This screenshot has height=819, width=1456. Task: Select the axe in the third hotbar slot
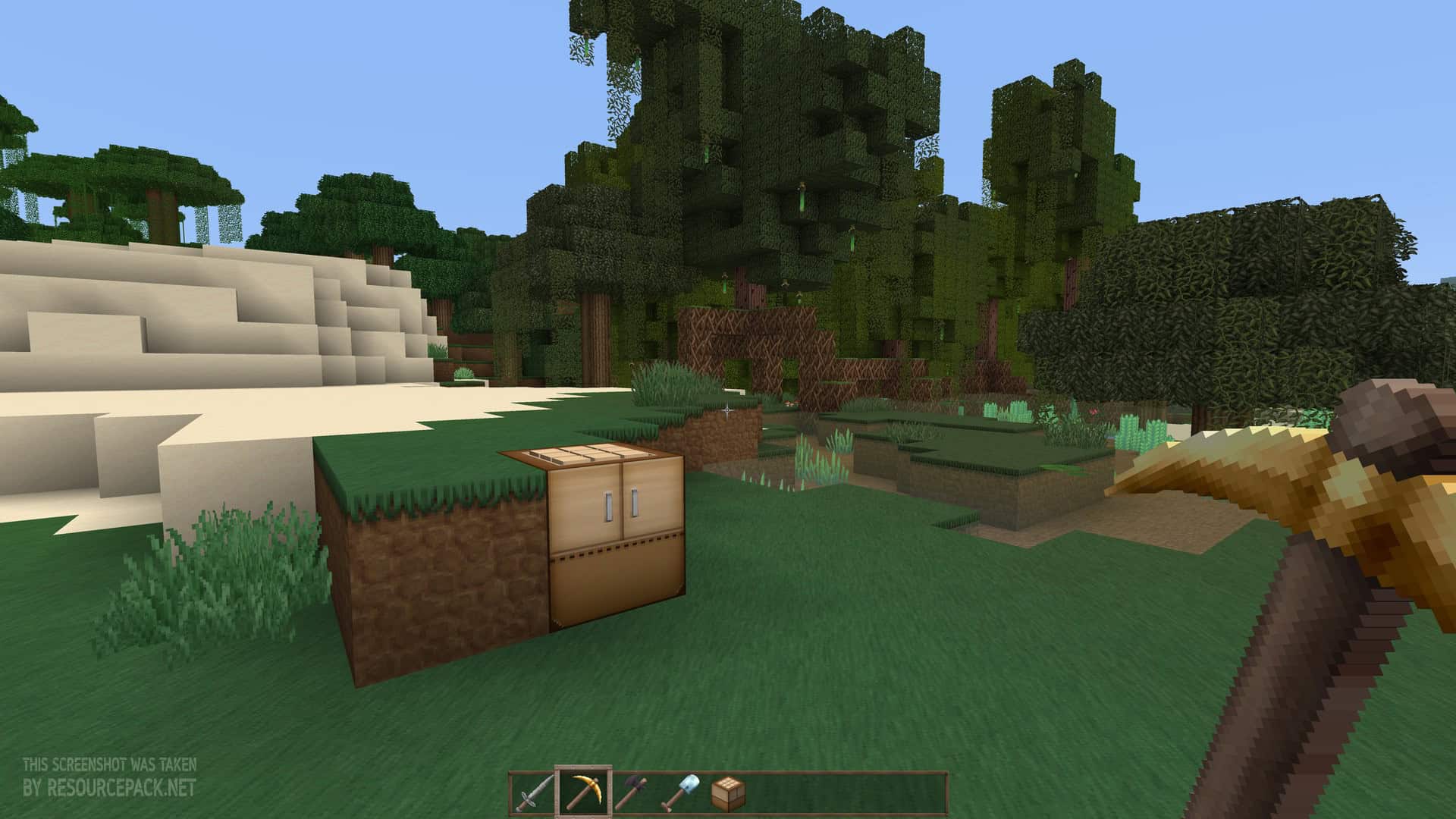(x=633, y=792)
